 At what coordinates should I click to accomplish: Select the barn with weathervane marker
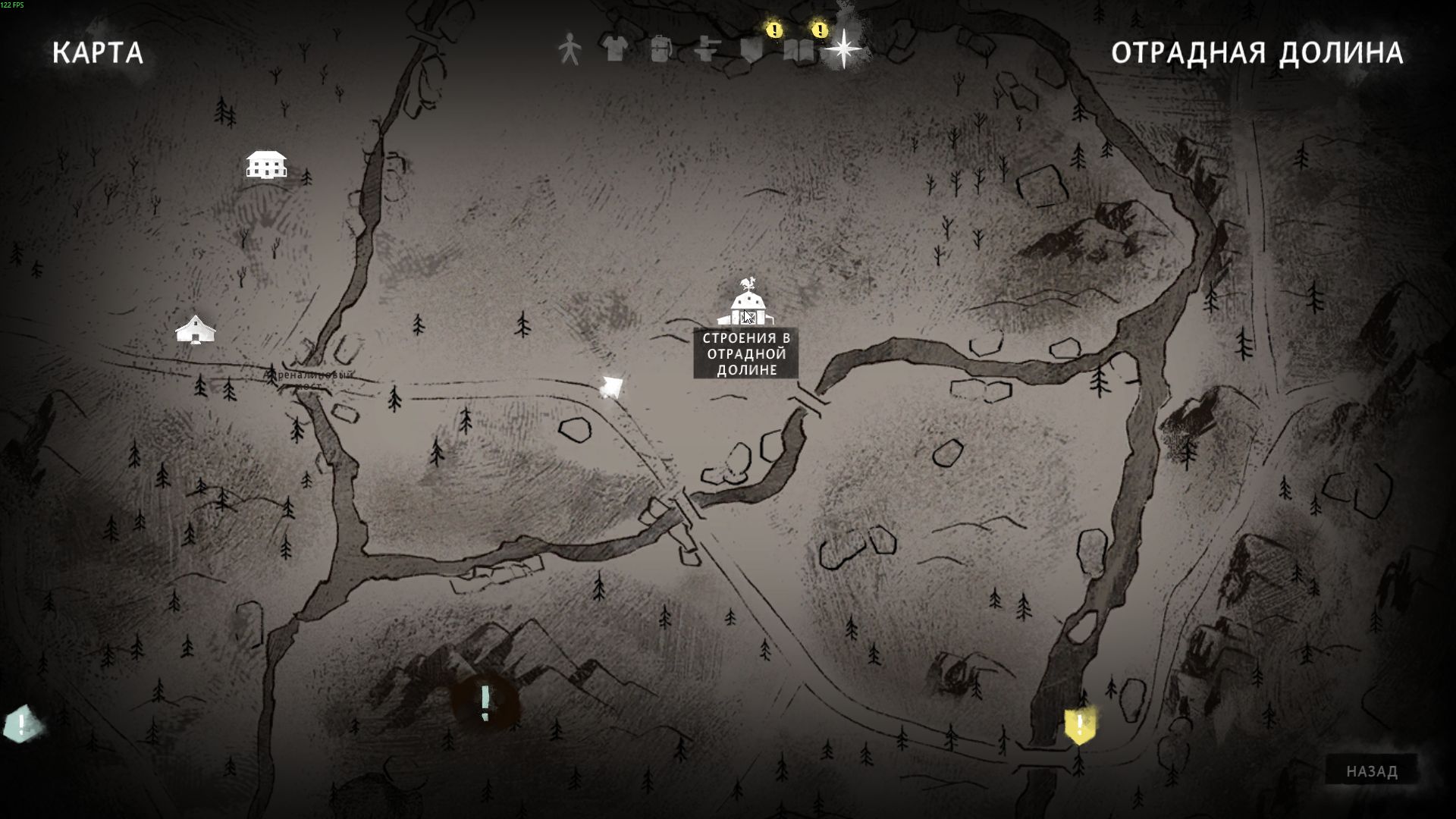[747, 303]
